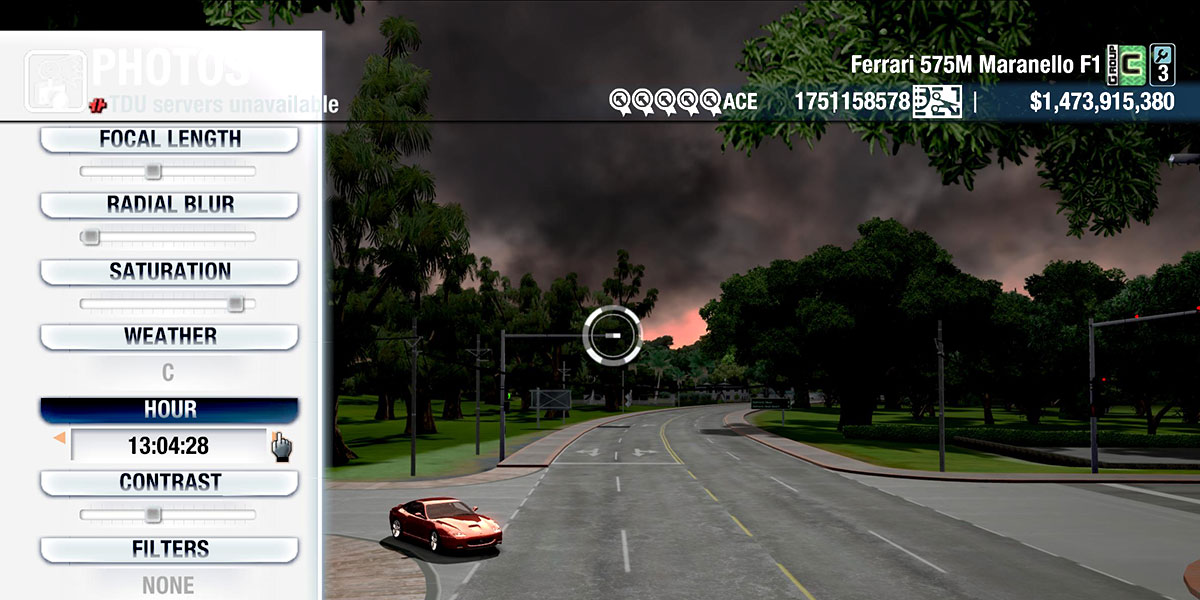The height and width of the screenshot is (600, 1200).
Task: Click the 13:04:28 hour value field
Action: click(x=168, y=446)
